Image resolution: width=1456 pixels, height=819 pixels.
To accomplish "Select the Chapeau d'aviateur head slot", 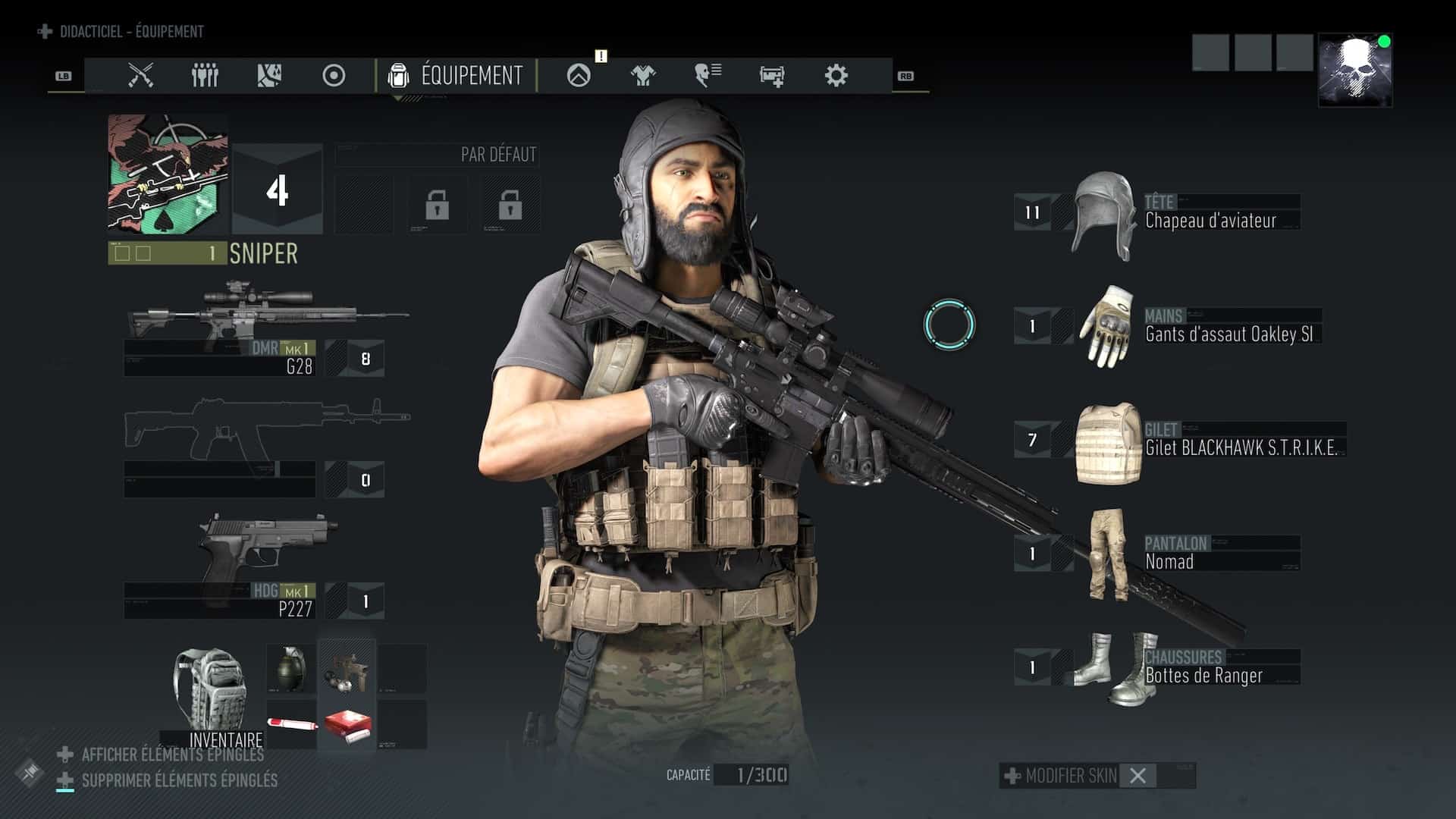I will point(1183,212).
